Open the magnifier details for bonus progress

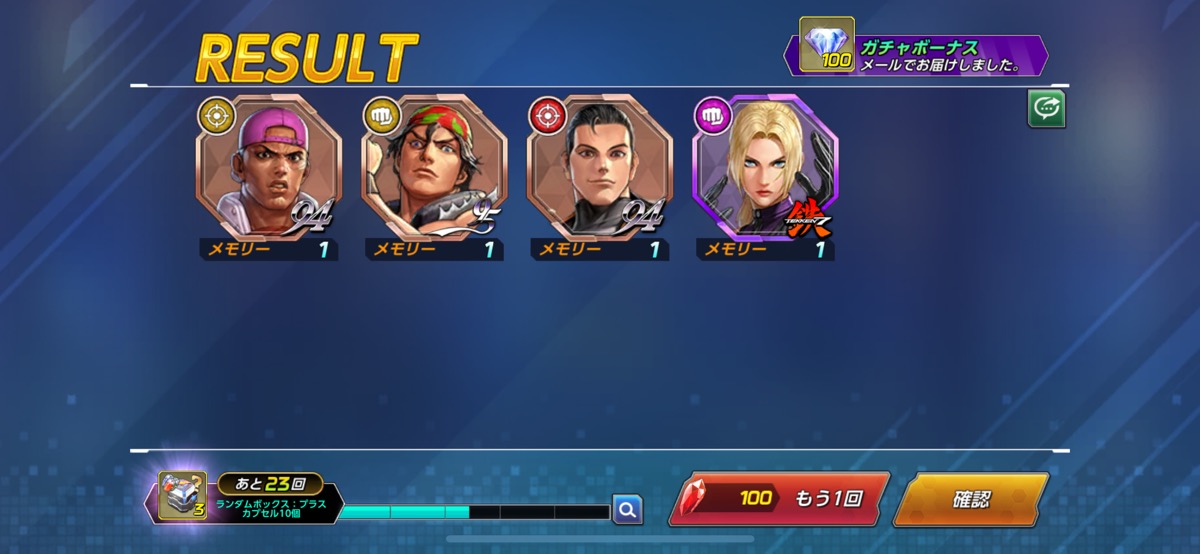coord(627,510)
